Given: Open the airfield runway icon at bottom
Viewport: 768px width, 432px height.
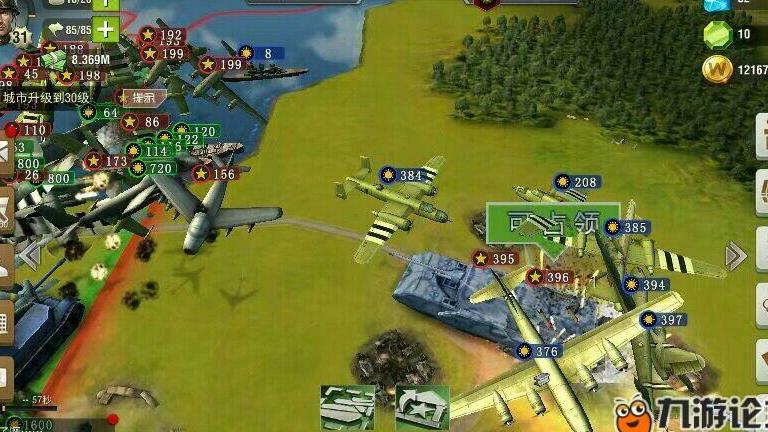Looking at the screenshot, I should click(348, 407).
